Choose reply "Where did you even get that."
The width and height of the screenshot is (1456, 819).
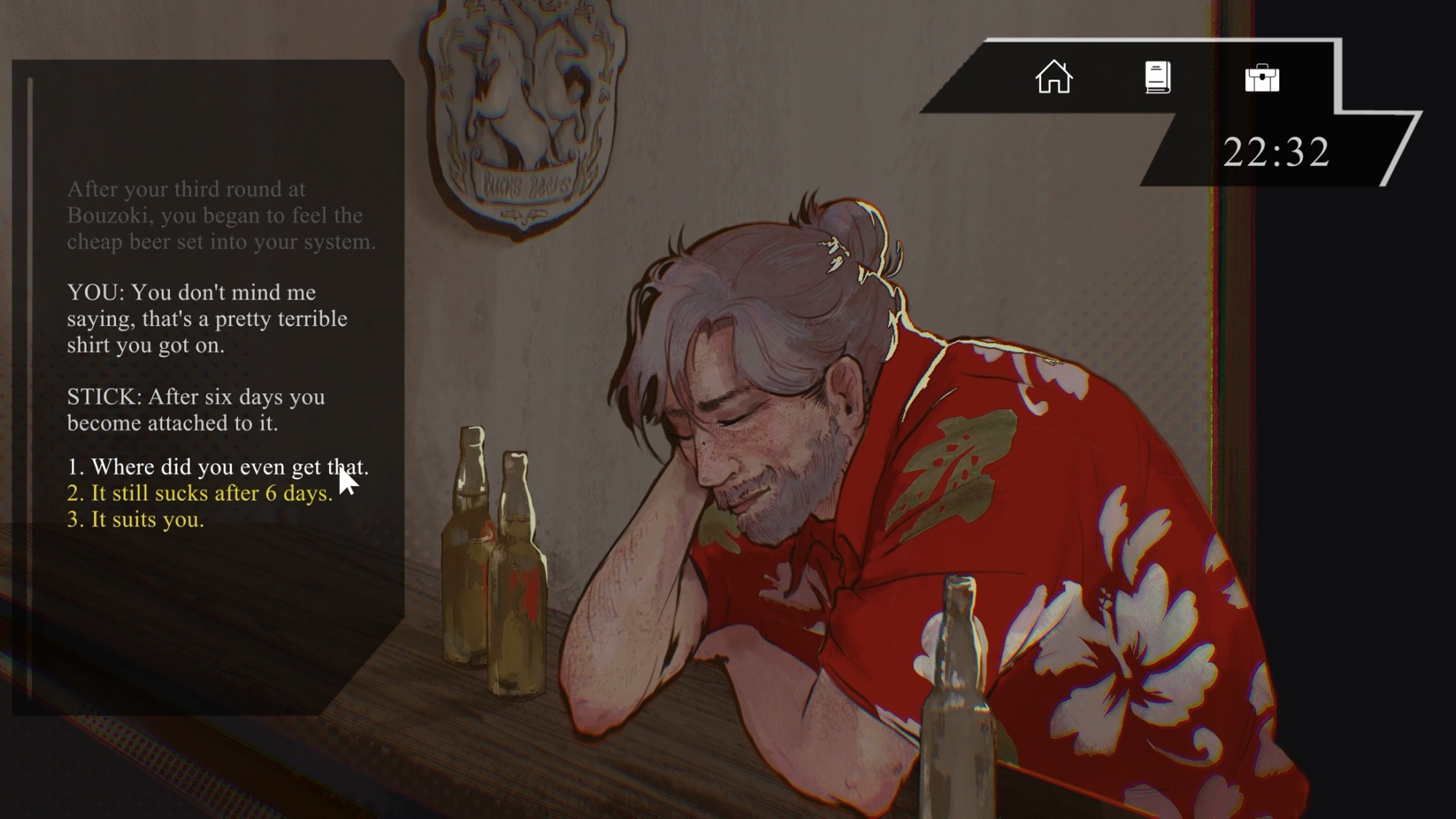point(218,467)
